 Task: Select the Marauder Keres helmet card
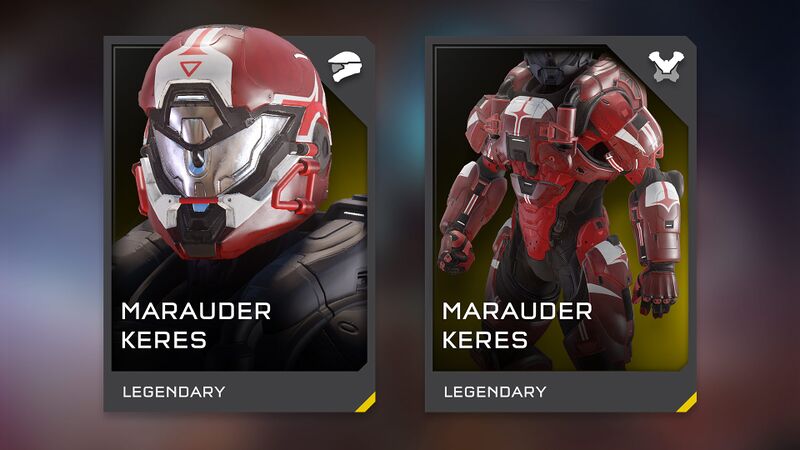[x=239, y=223]
